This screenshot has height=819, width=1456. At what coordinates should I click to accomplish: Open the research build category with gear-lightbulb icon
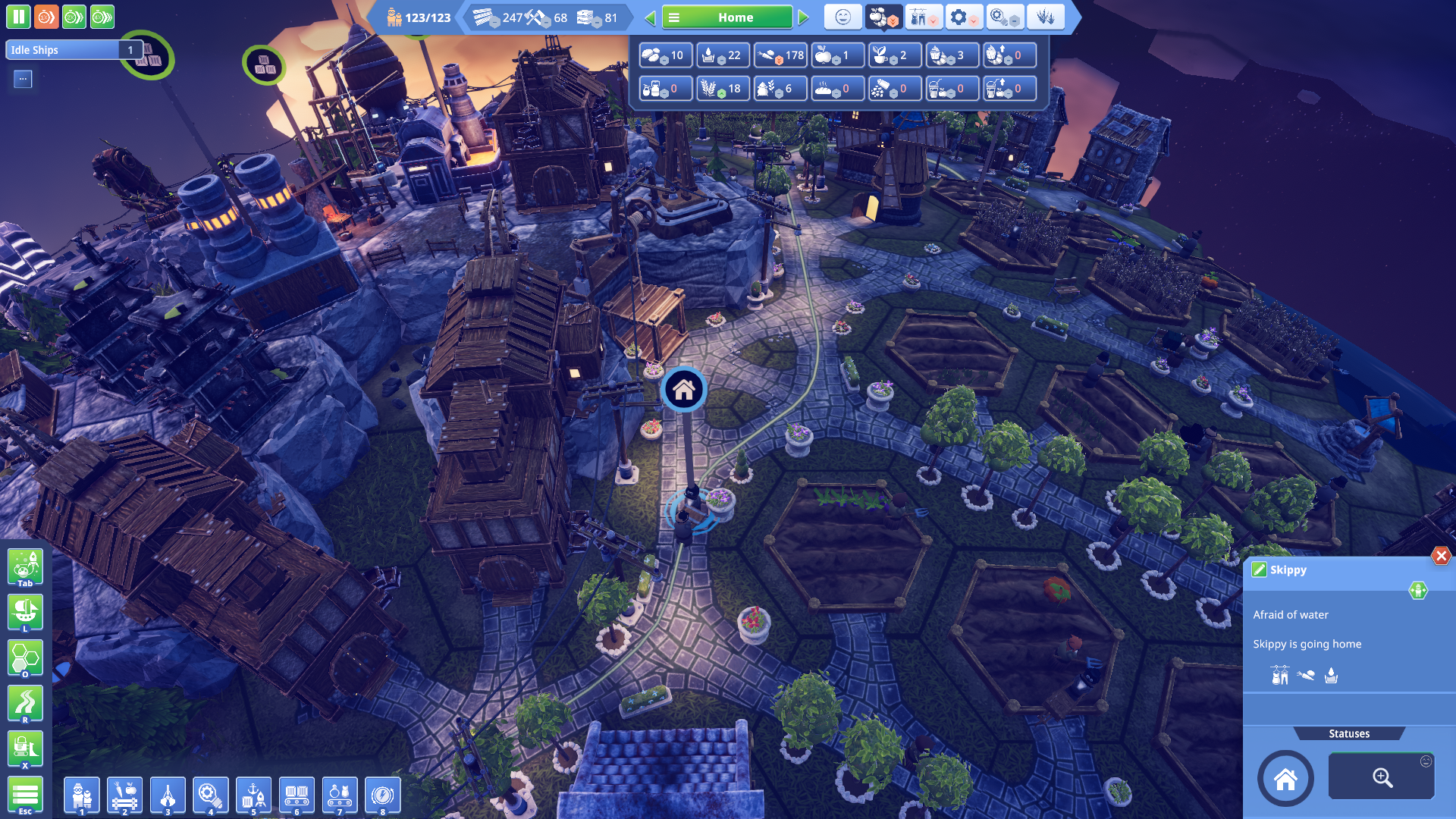210,795
